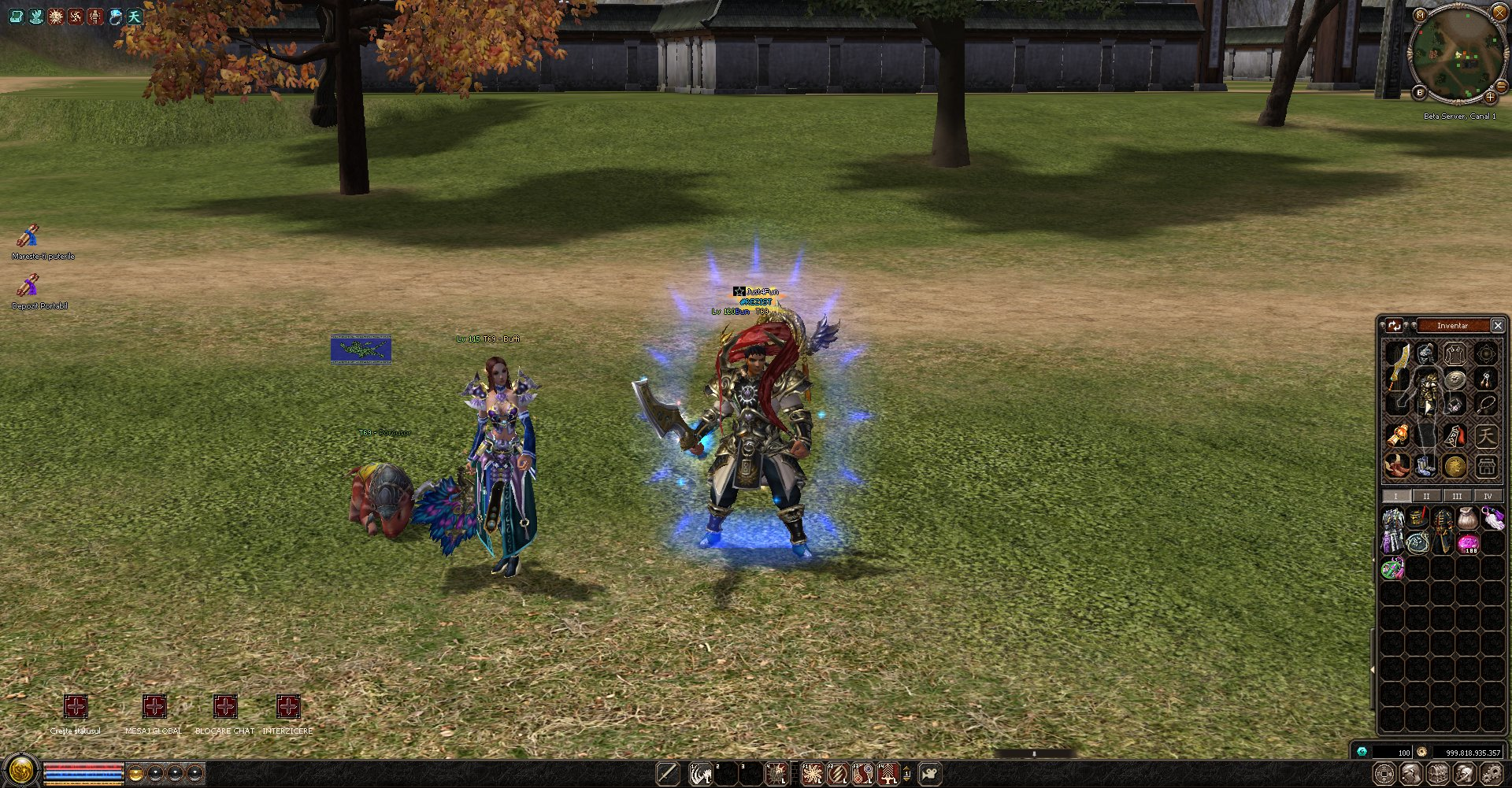Switch to inventory page II

(1425, 496)
